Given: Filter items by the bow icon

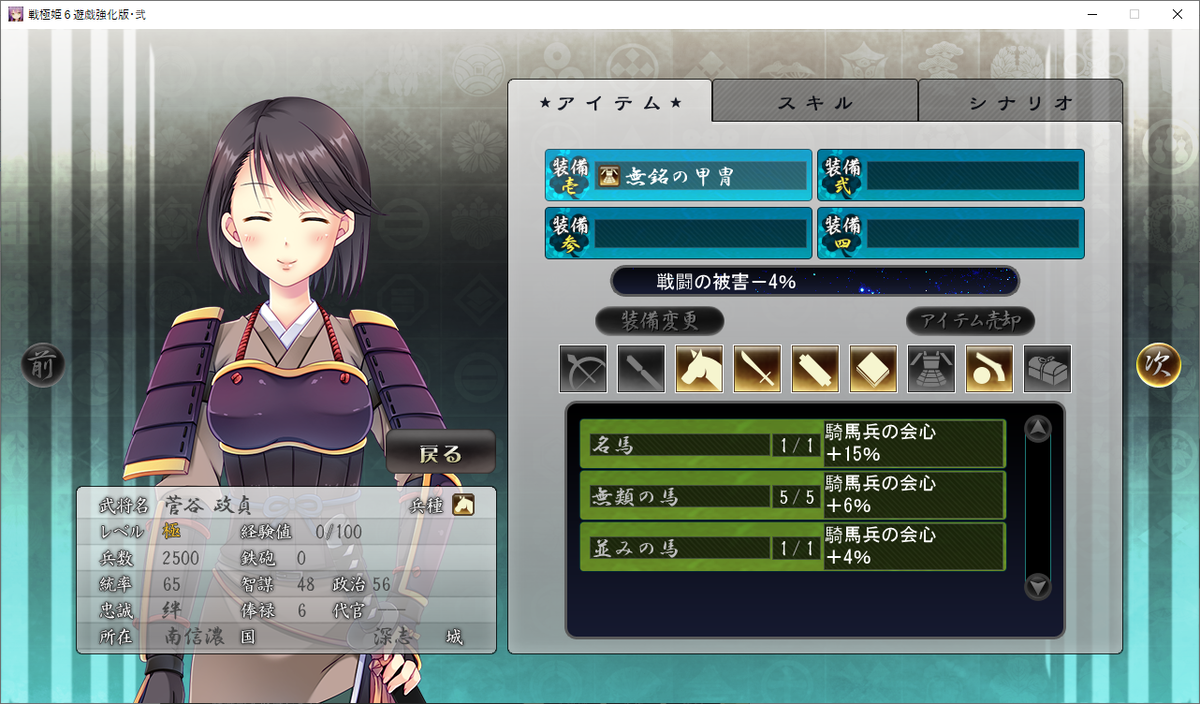Looking at the screenshot, I should [x=583, y=369].
